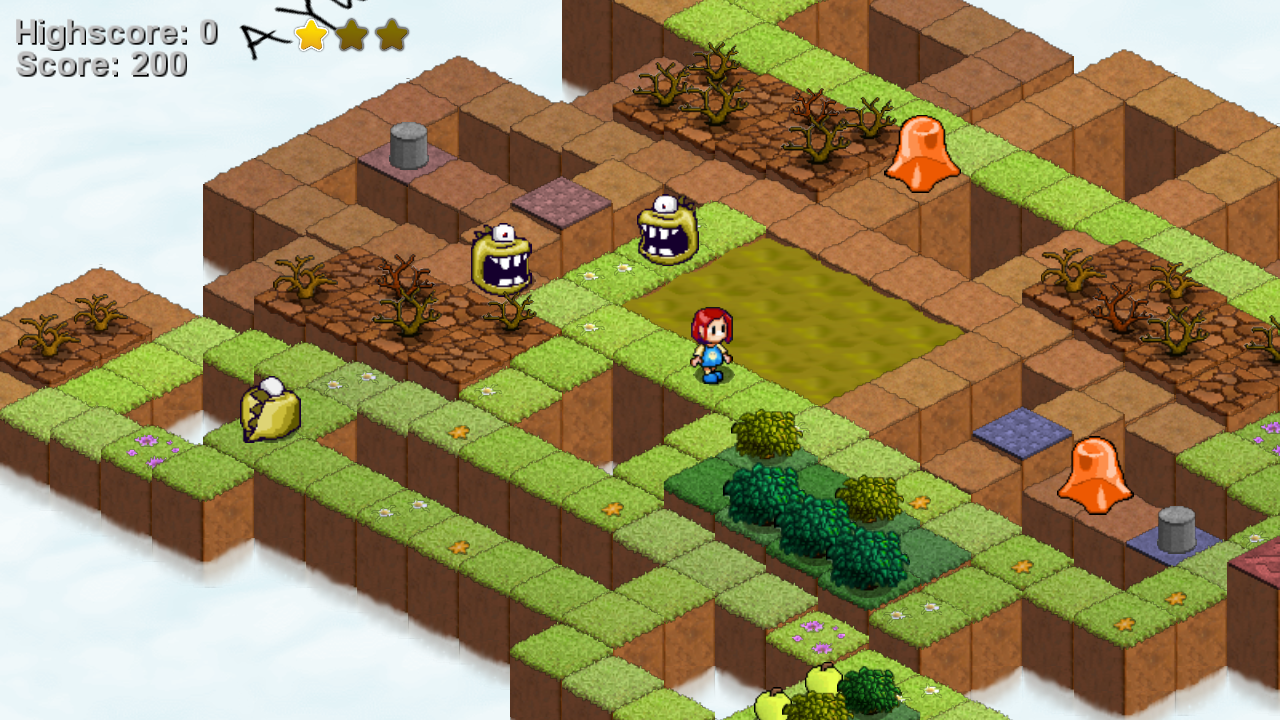The width and height of the screenshot is (1280, 720).
Task: Toggle the third dimmed star
Action: [392, 37]
